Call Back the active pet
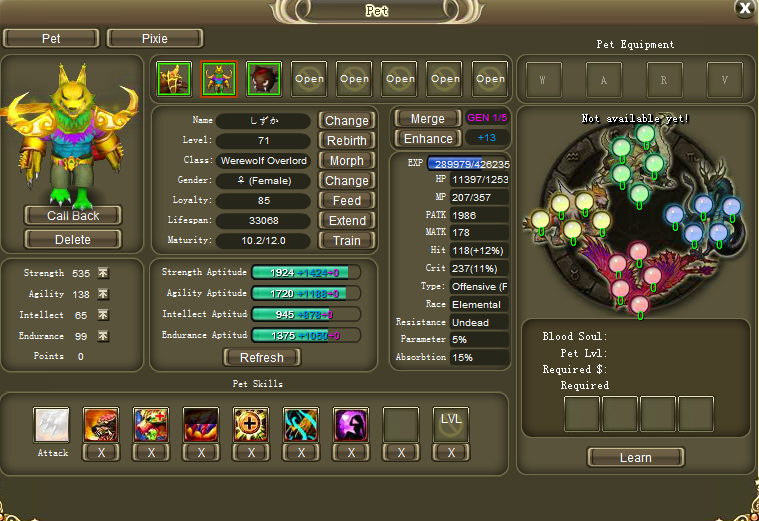 pyautogui.click(x=73, y=216)
